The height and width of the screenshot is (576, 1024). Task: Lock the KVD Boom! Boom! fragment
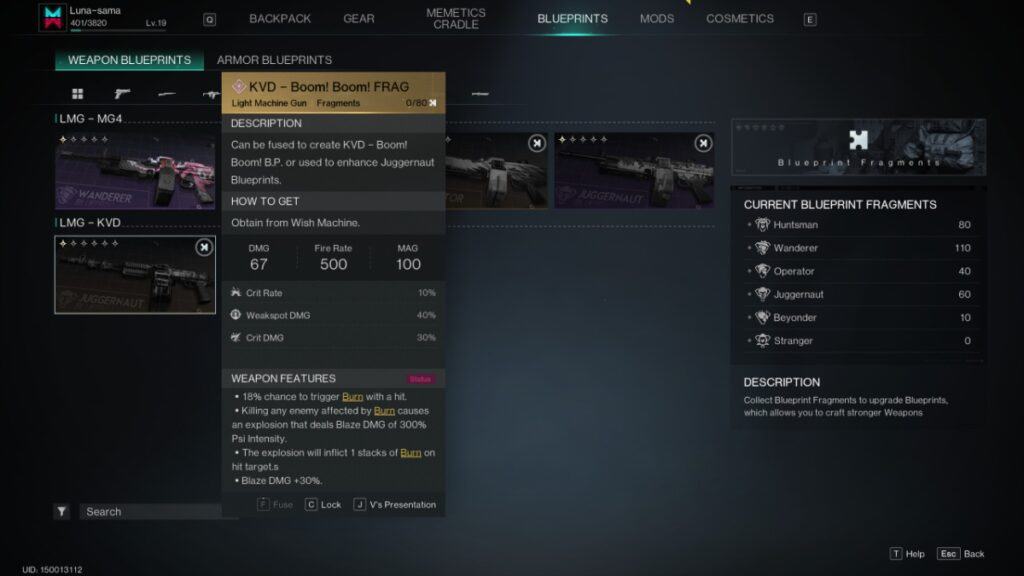pos(323,505)
